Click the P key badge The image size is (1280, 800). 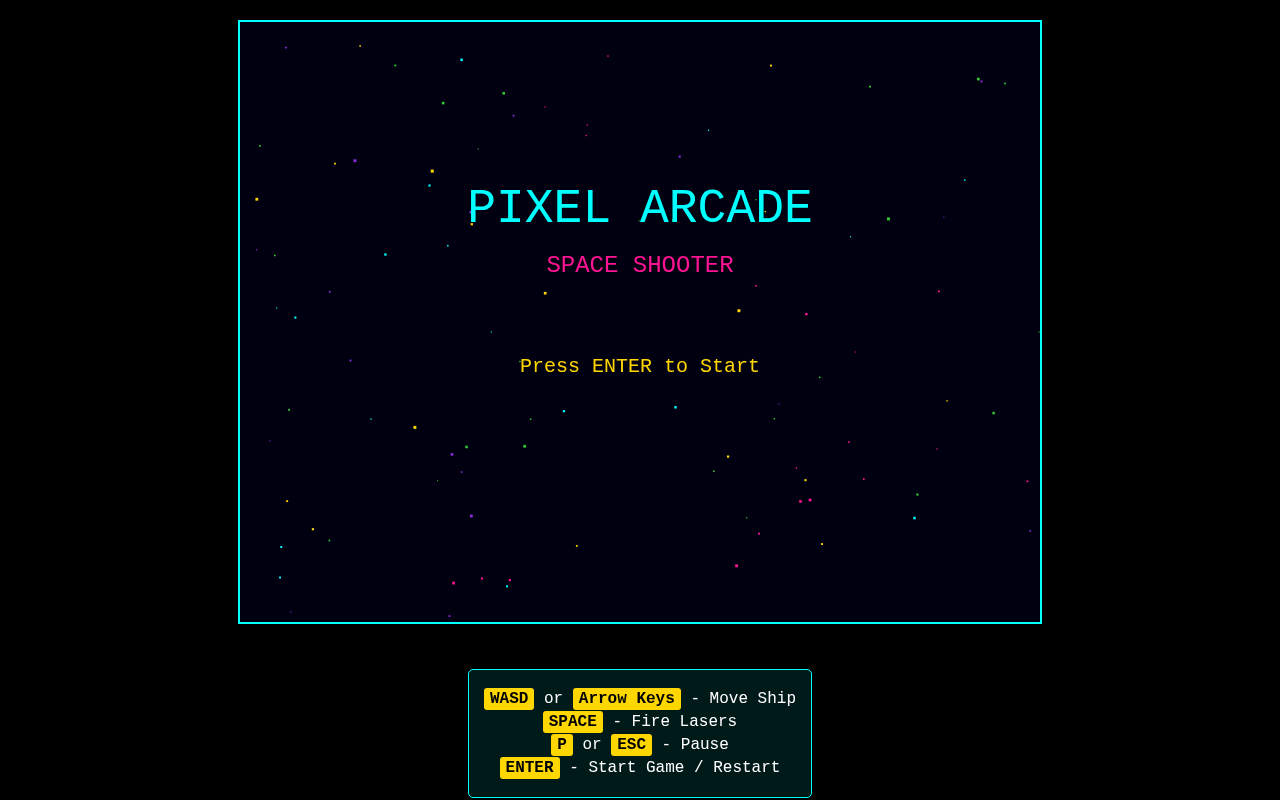point(562,743)
